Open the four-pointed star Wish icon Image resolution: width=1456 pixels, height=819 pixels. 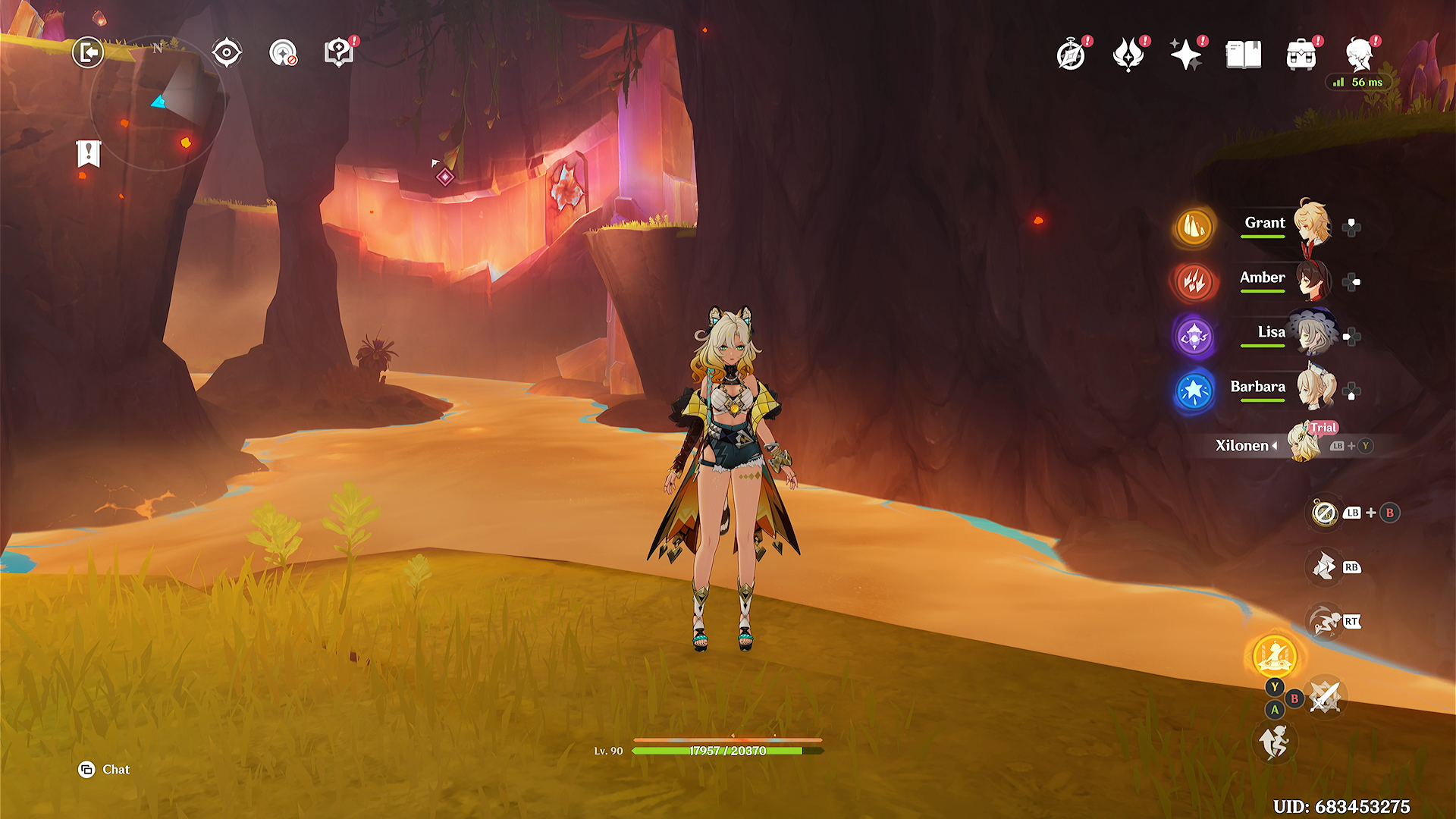coord(1185,55)
